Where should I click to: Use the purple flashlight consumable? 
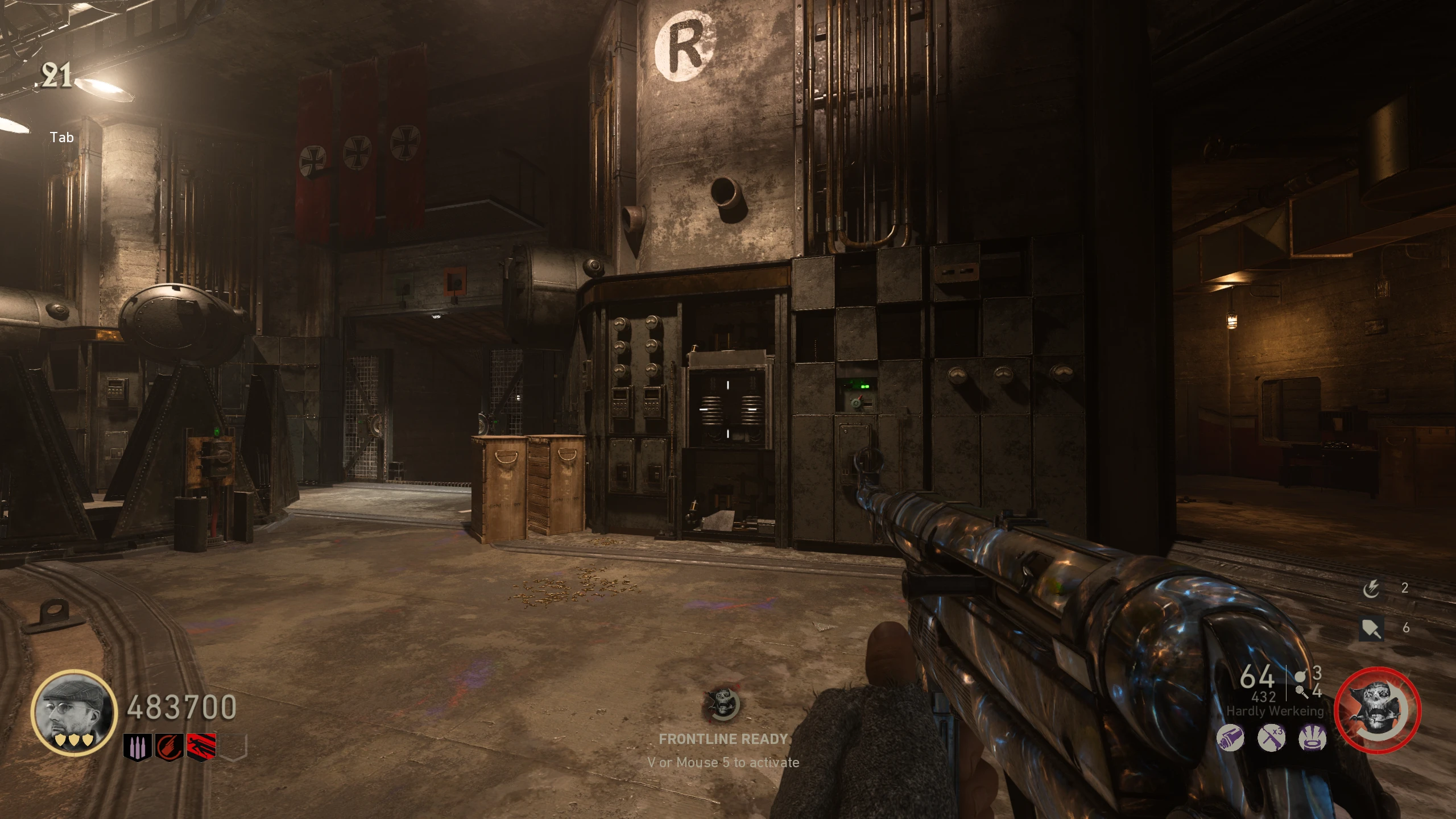(1230, 739)
